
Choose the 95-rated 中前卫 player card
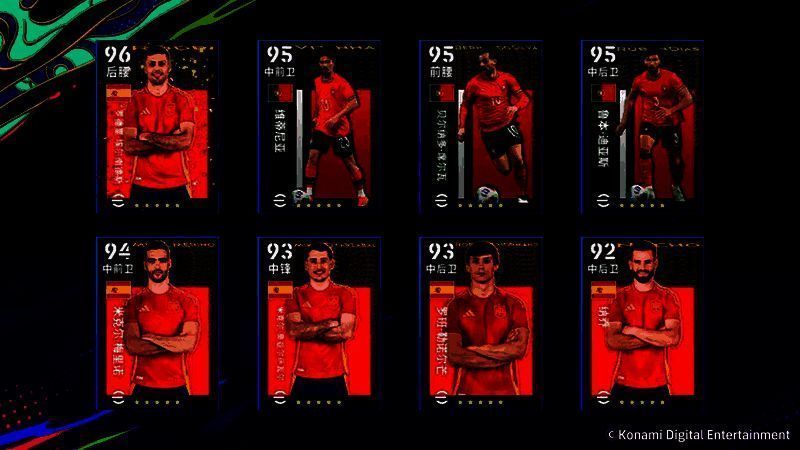tap(318, 125)
